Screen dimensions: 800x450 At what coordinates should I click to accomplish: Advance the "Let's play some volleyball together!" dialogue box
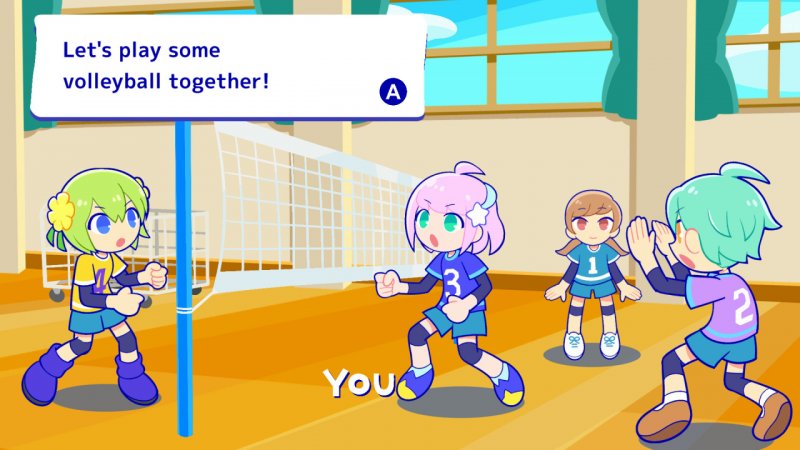coord(393,93)
